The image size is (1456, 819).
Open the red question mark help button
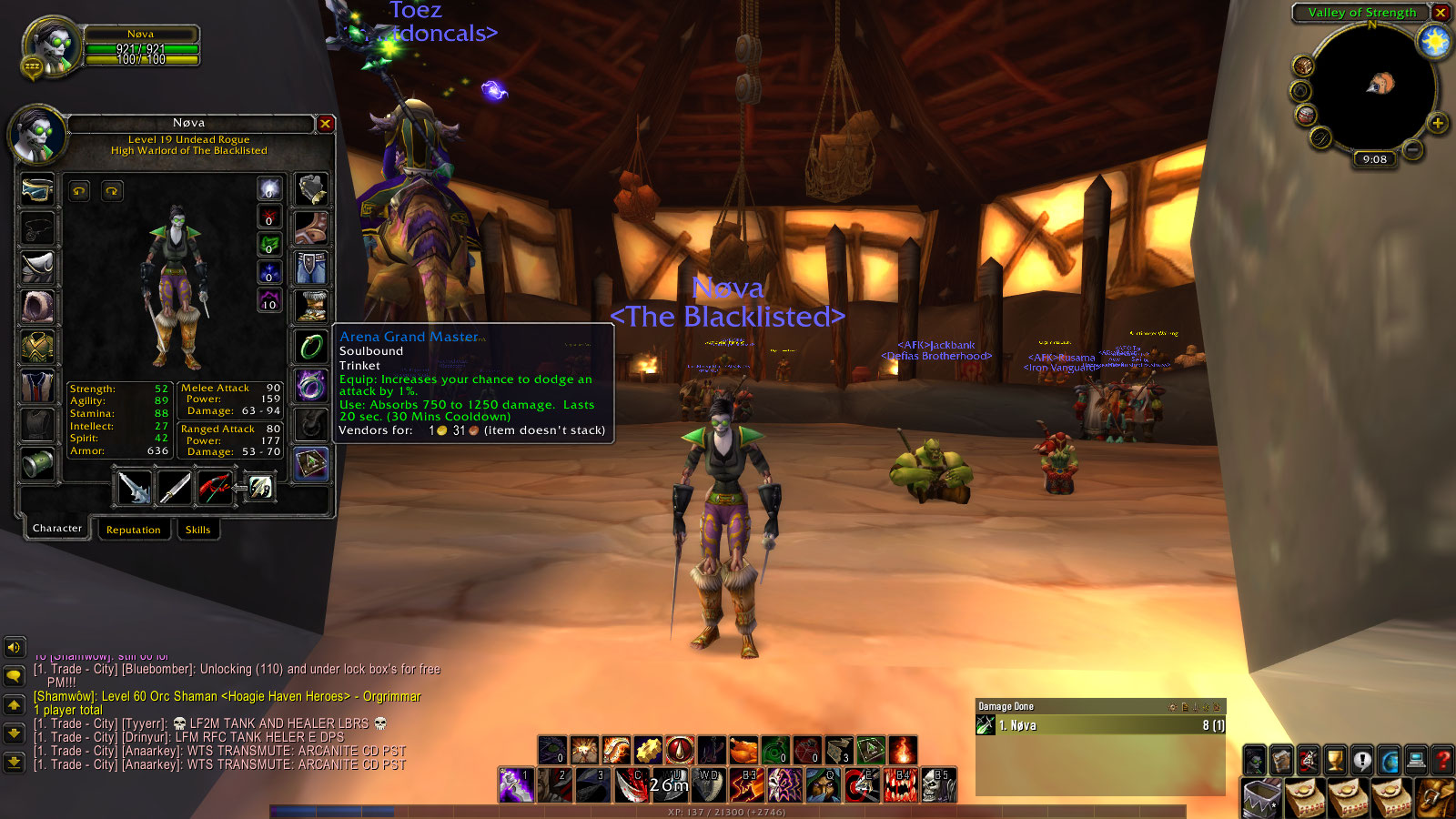(x=1442, y=758)
